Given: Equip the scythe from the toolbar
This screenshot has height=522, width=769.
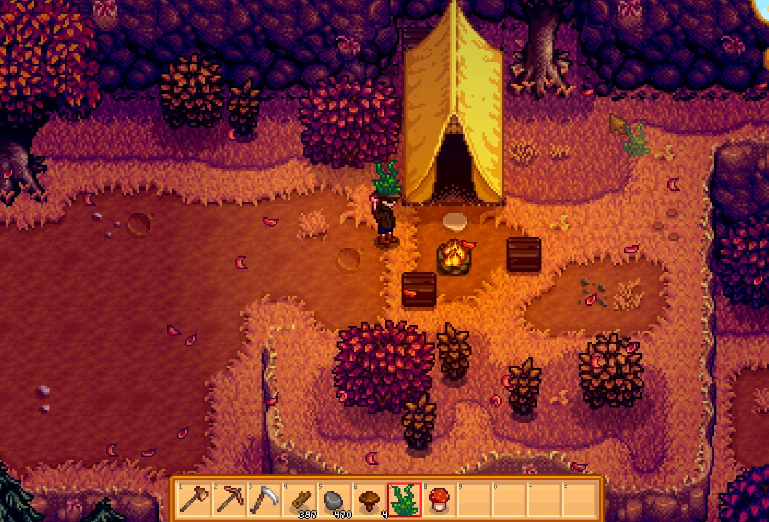Looking at the screenshot, I should pyautogui.click(x=265, y=497).
